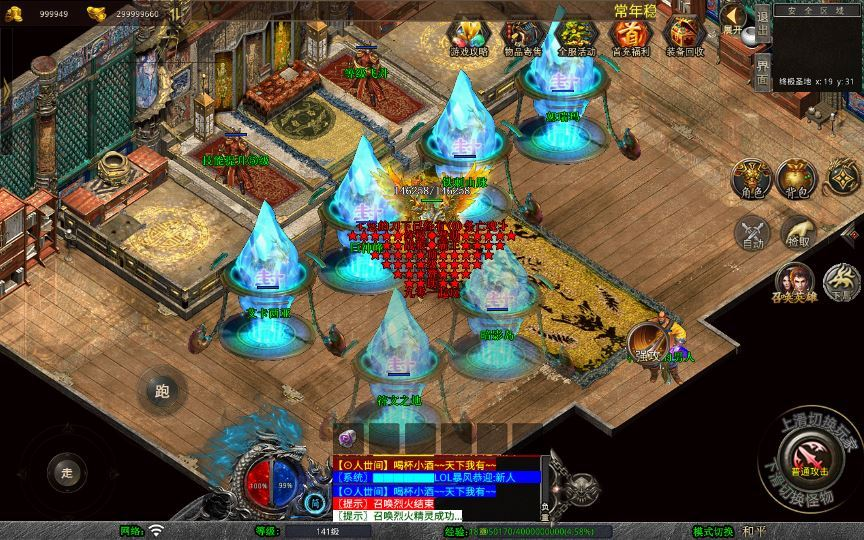The width and height of the screenshot is (864, 540).
Task: Open the 全服活动 server events icon
Action: pos(574,36)
